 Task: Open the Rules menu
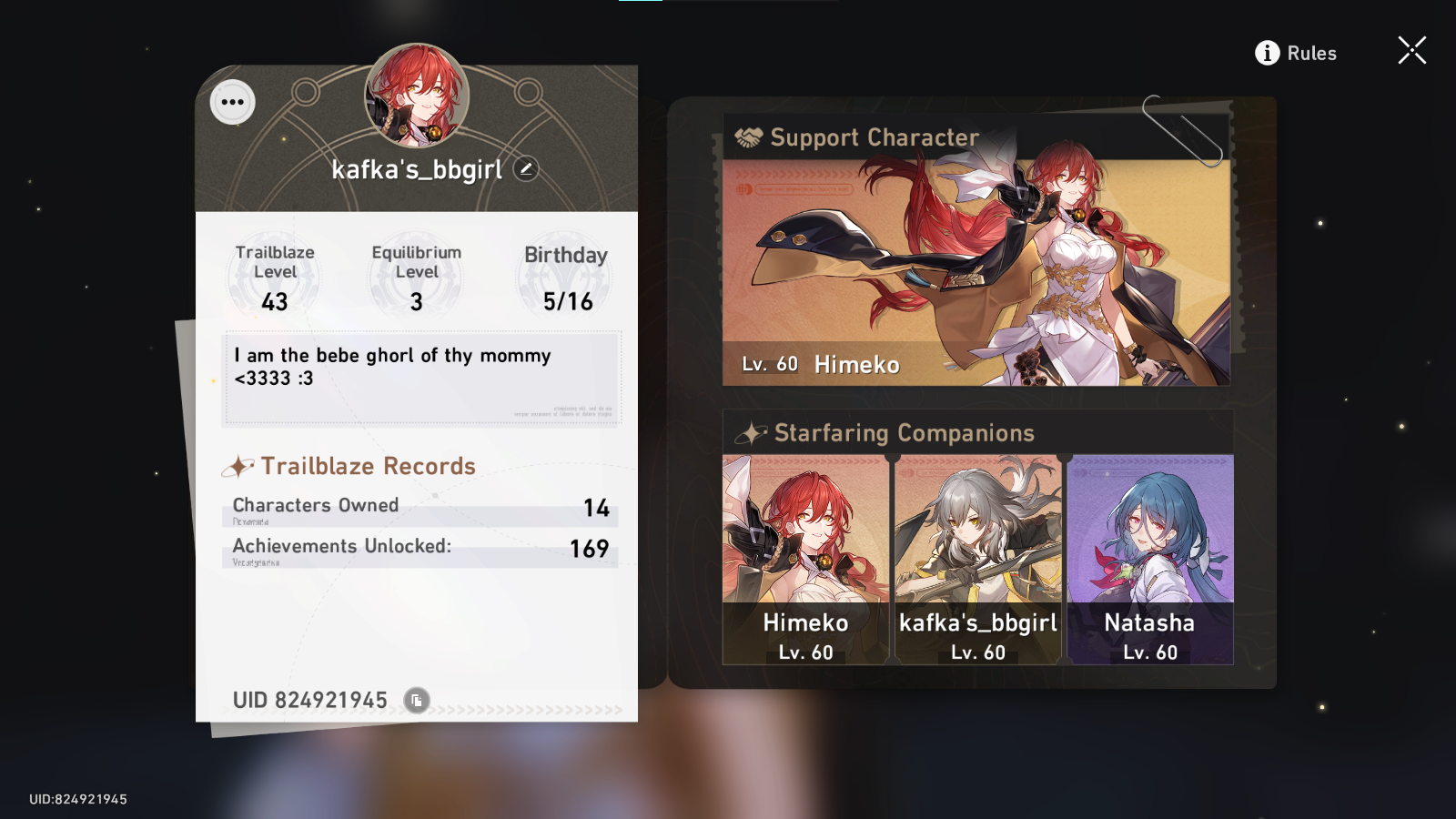pos(1312,53)
